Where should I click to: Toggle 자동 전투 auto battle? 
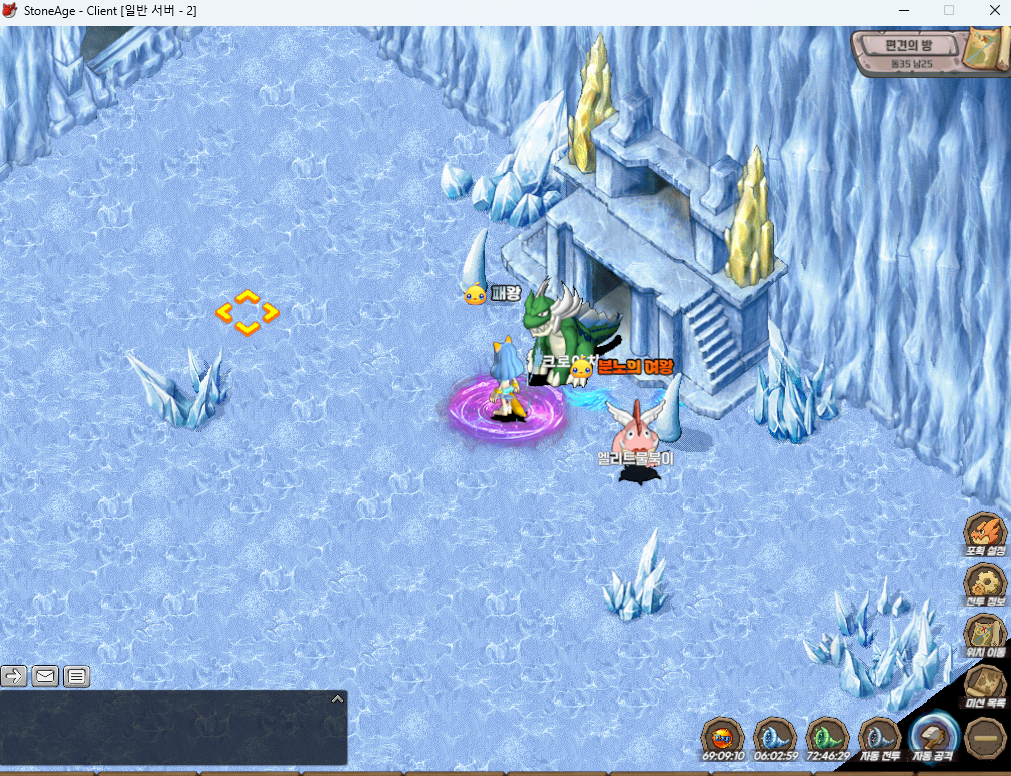tap(880, 739)
